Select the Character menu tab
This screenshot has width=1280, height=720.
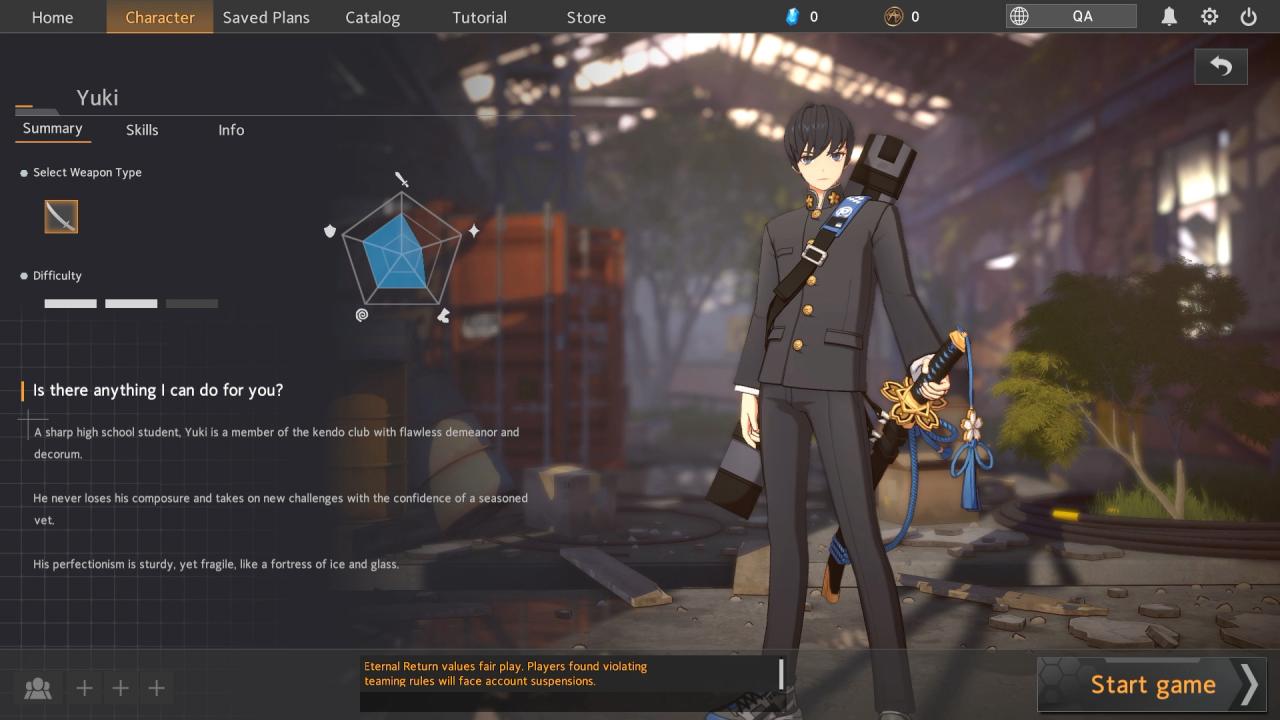(x=160, y=17)
